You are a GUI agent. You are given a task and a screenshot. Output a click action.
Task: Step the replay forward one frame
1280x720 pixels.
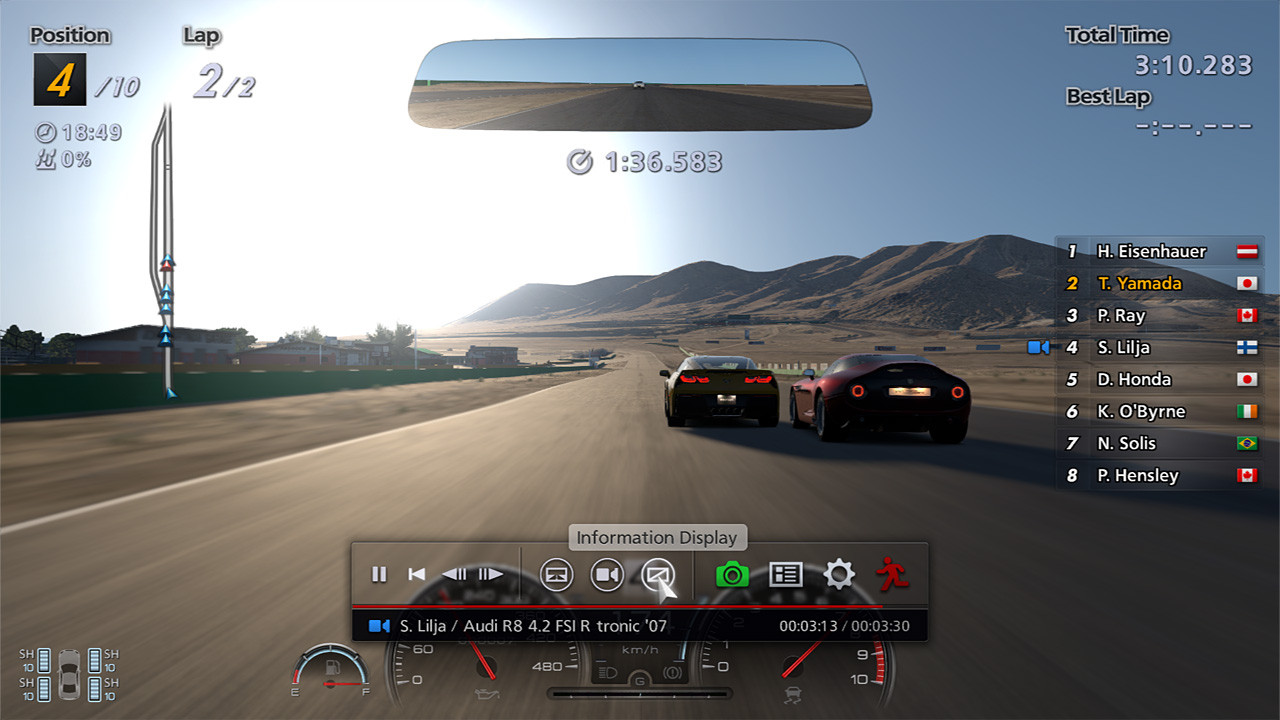coord(490,574)
